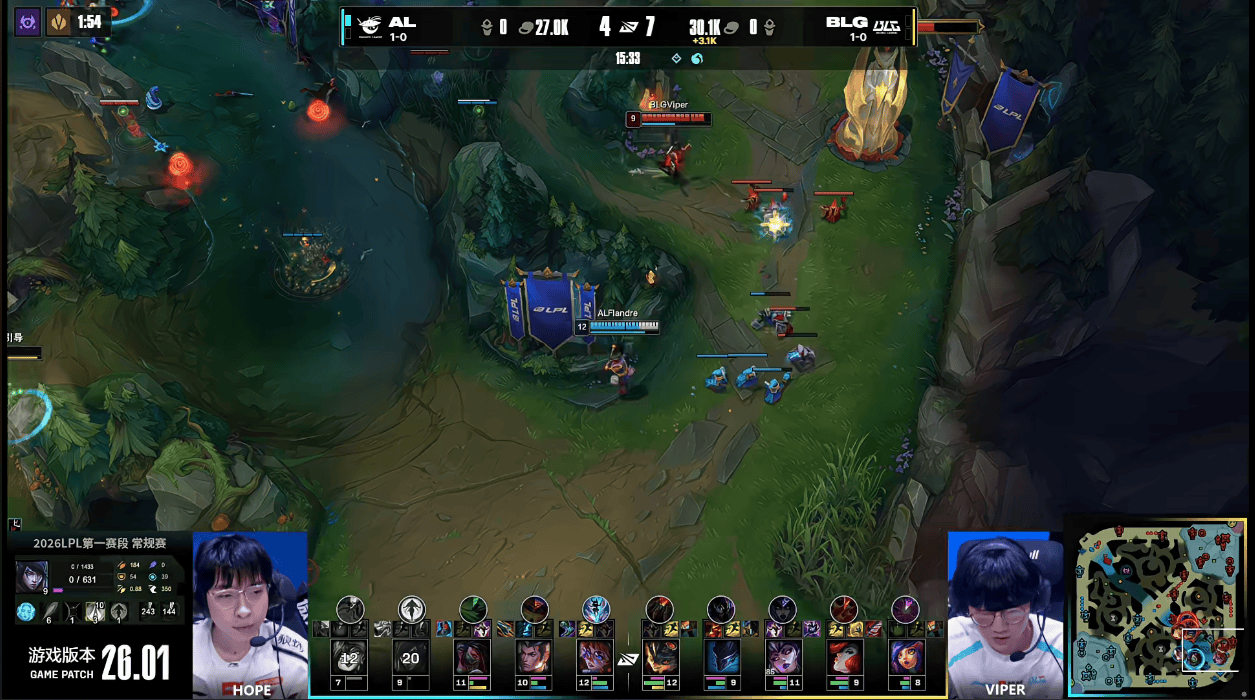This screenshot has height=700, width=1255.
Task: Pick the red-haired champion portrait with glasses
Action: pos(596,658)
